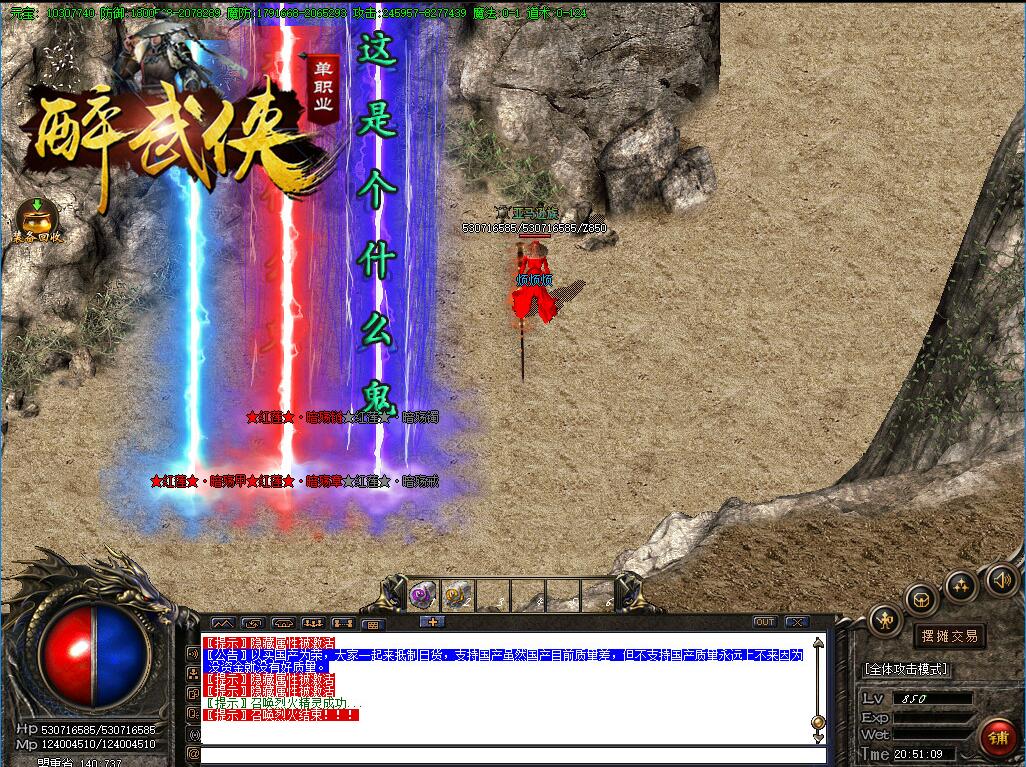Open the bag chest icon
This screenshot has width=1026, height=767.
(921, 600)
